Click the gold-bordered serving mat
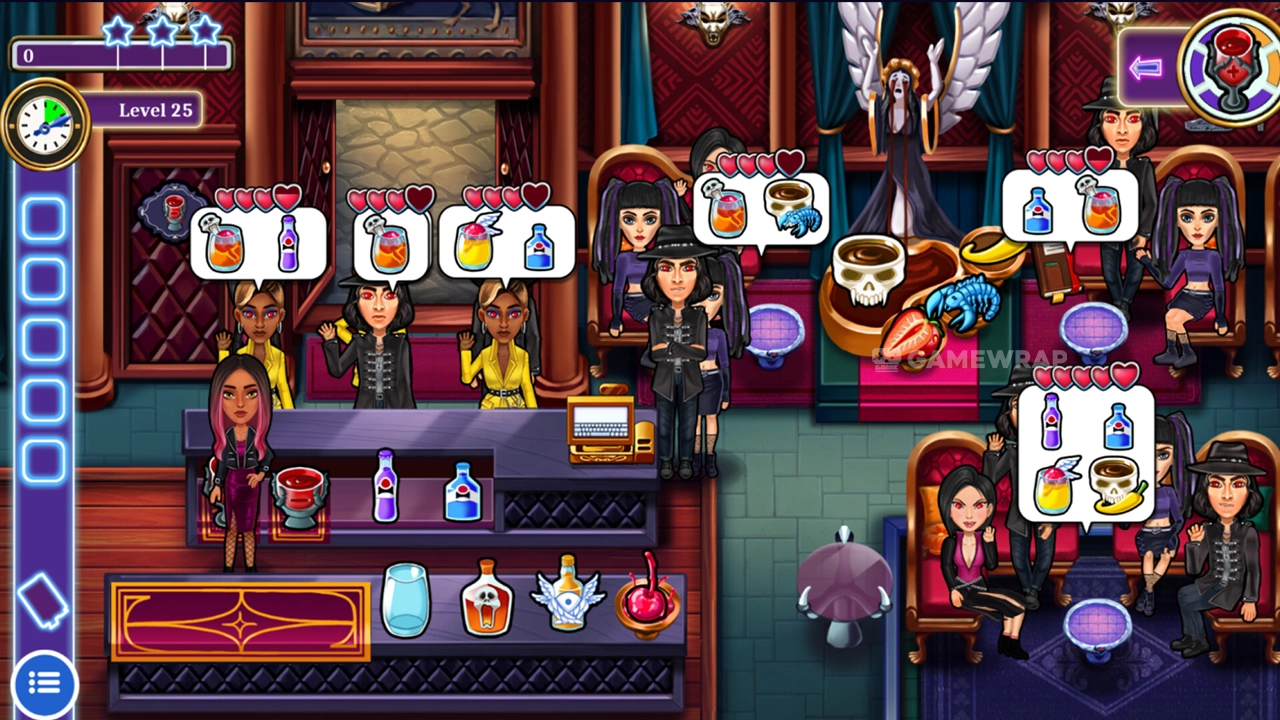This screenshot has width=1280, height=720. pyautogui.click(x=240, y=621)
